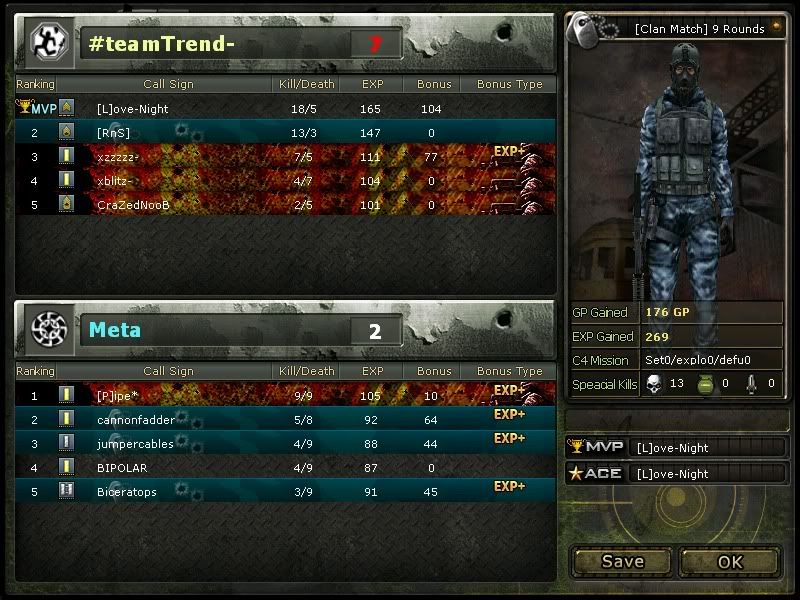Choose the cannonfadder player row

tap(285, 420)
